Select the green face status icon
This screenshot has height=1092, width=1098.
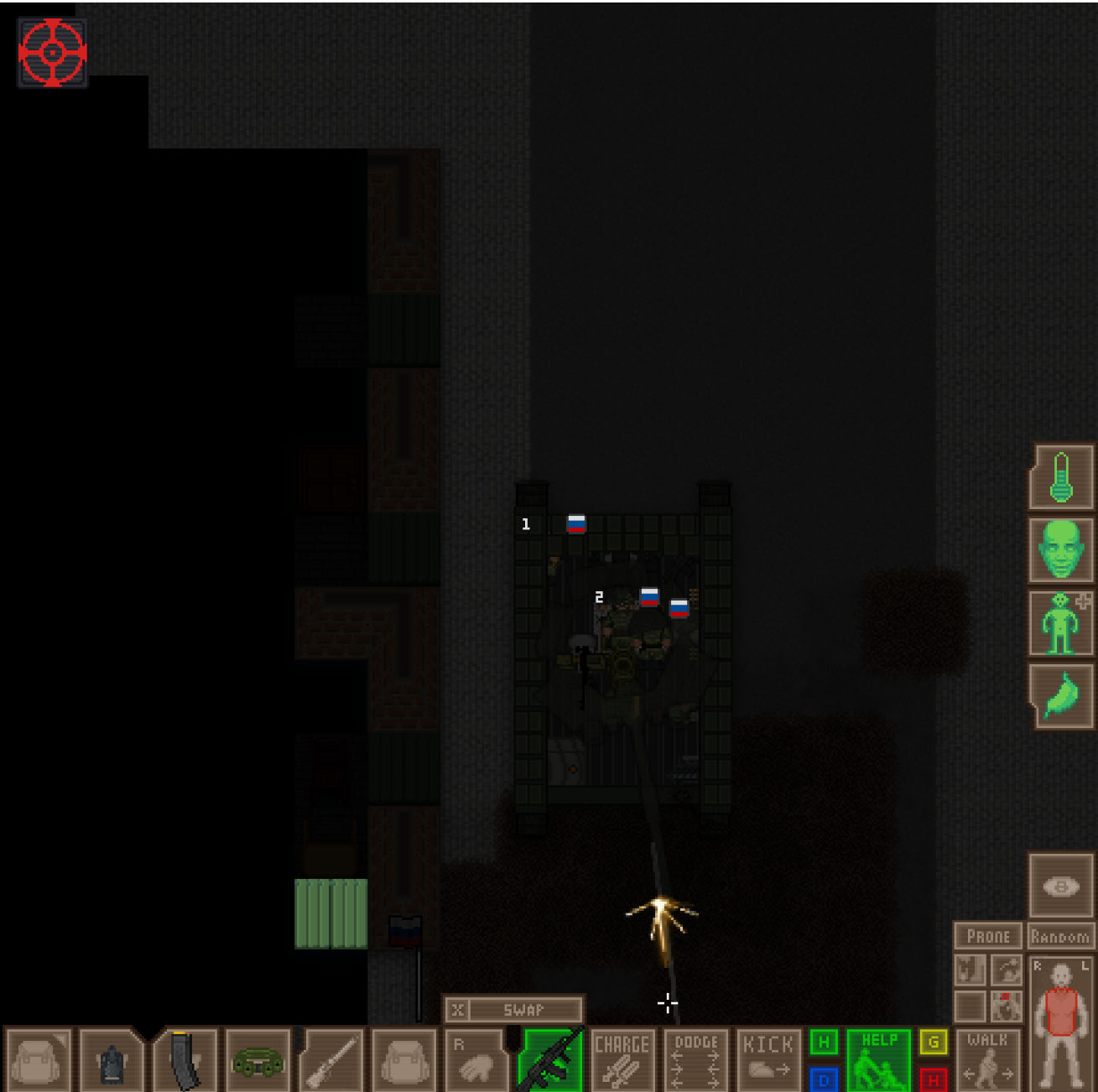pyautogui.click(x=1061, y=549)
